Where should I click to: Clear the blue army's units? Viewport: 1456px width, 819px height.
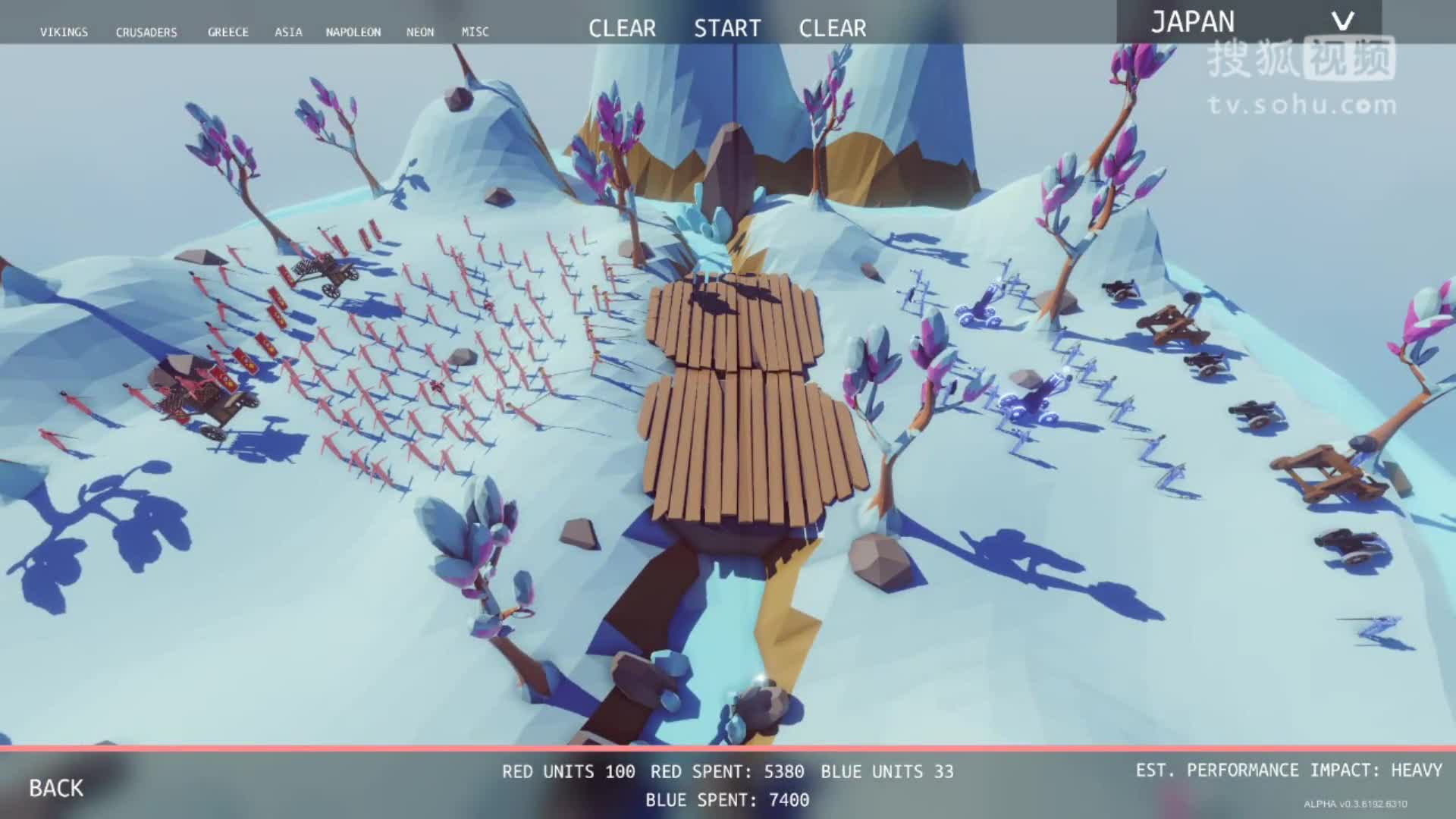pyautogui.click(x=832, y=29)
